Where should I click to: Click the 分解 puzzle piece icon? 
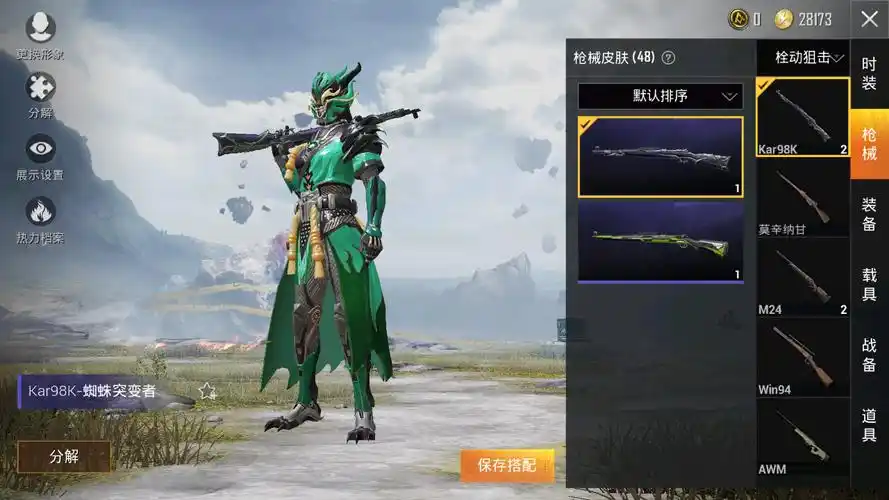coord(41,90)
